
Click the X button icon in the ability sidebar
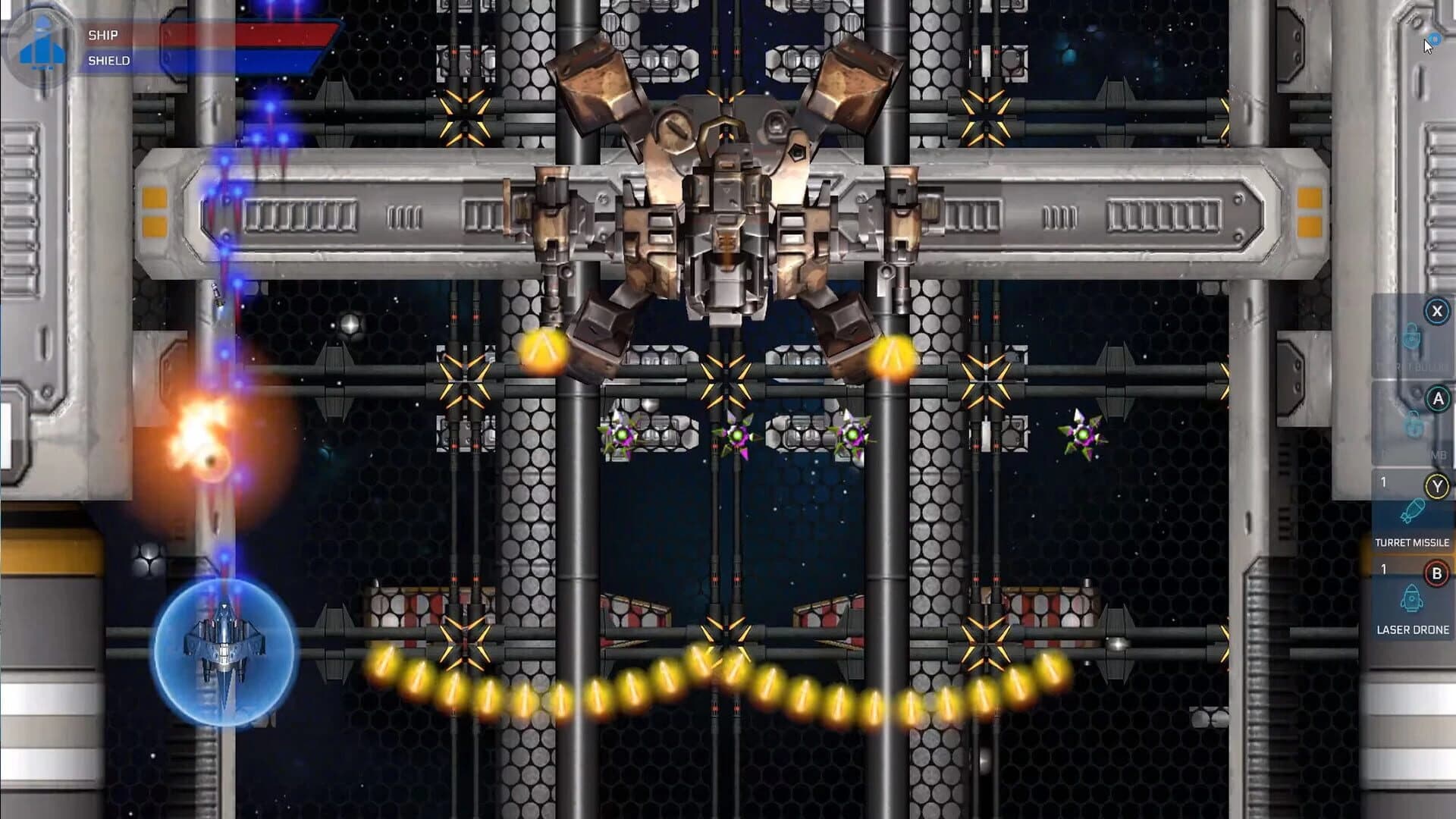[x=1437, y=309]
